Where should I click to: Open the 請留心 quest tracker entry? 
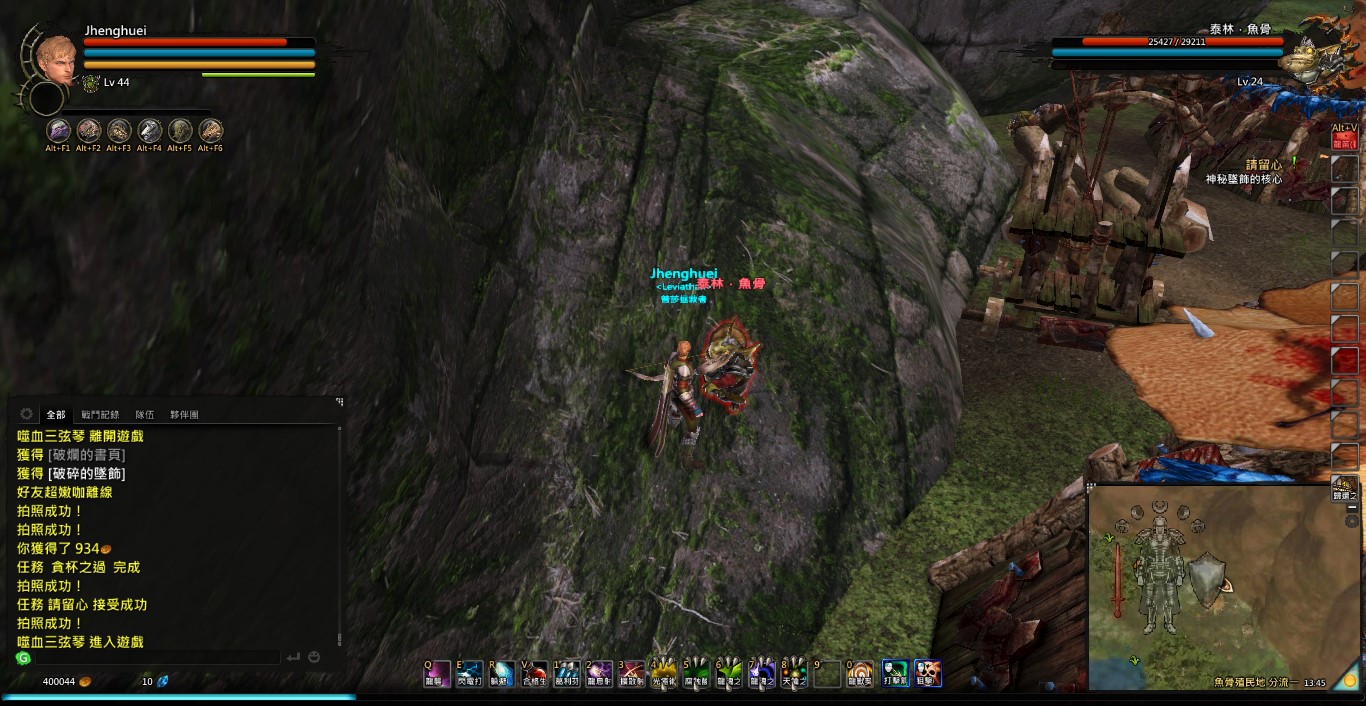coord(1262,165)
